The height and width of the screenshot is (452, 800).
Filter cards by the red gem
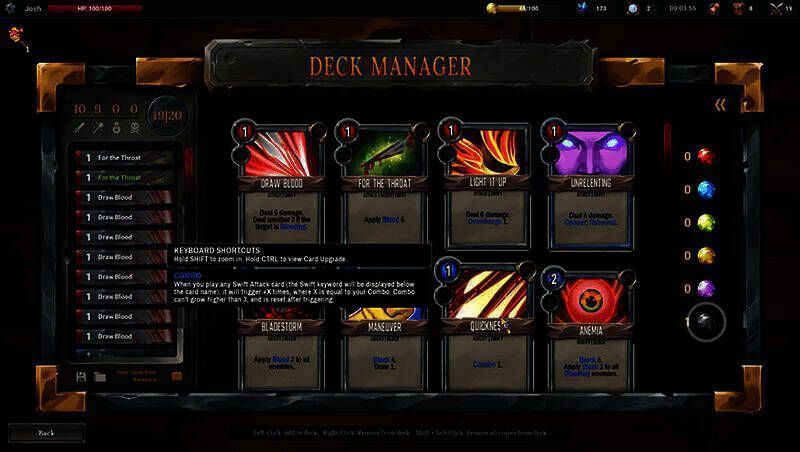point(705,156)
